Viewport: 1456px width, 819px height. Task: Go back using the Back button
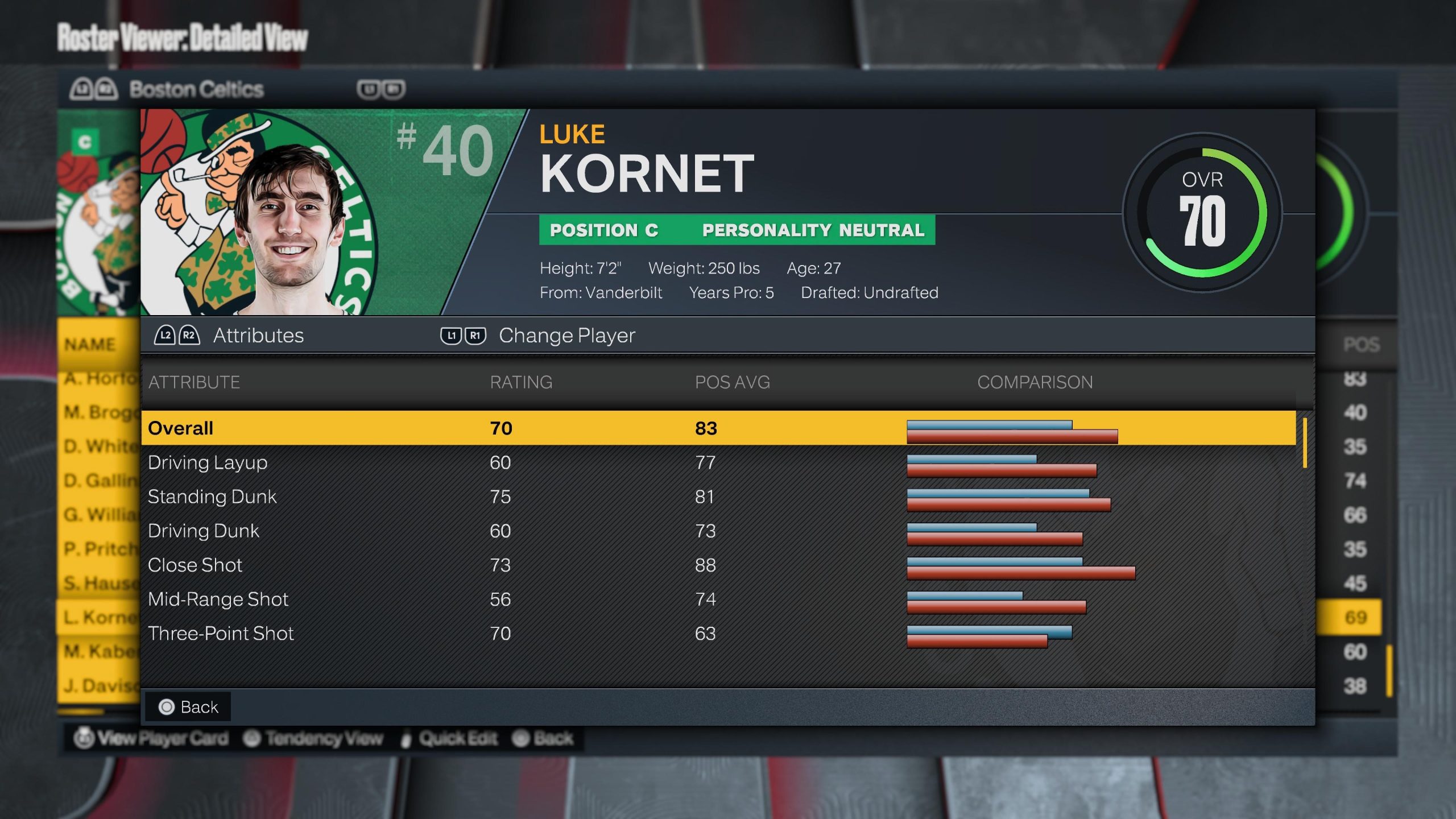pyautogui.click(x=188, y=707)
